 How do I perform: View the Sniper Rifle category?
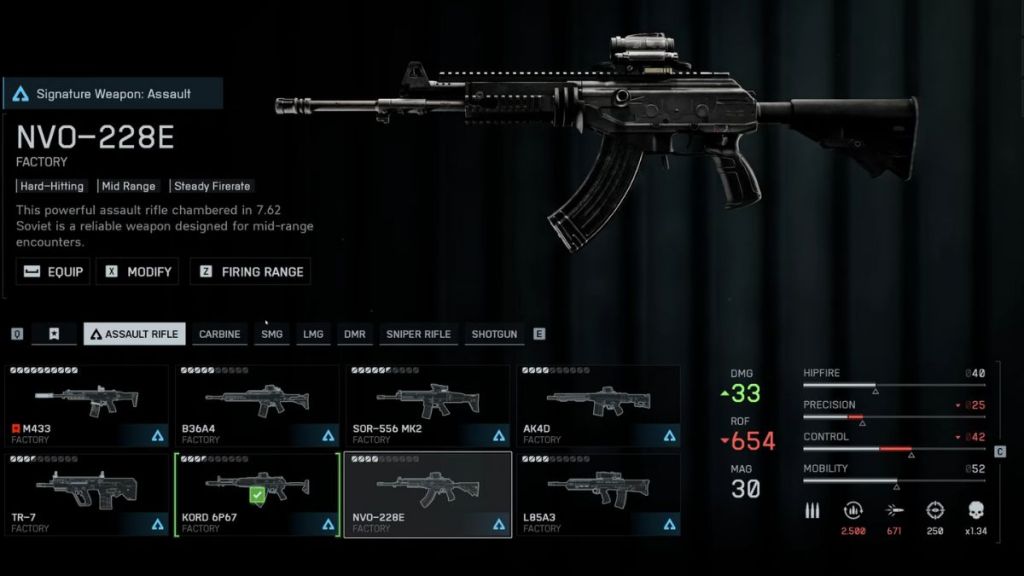coord(418,334)
